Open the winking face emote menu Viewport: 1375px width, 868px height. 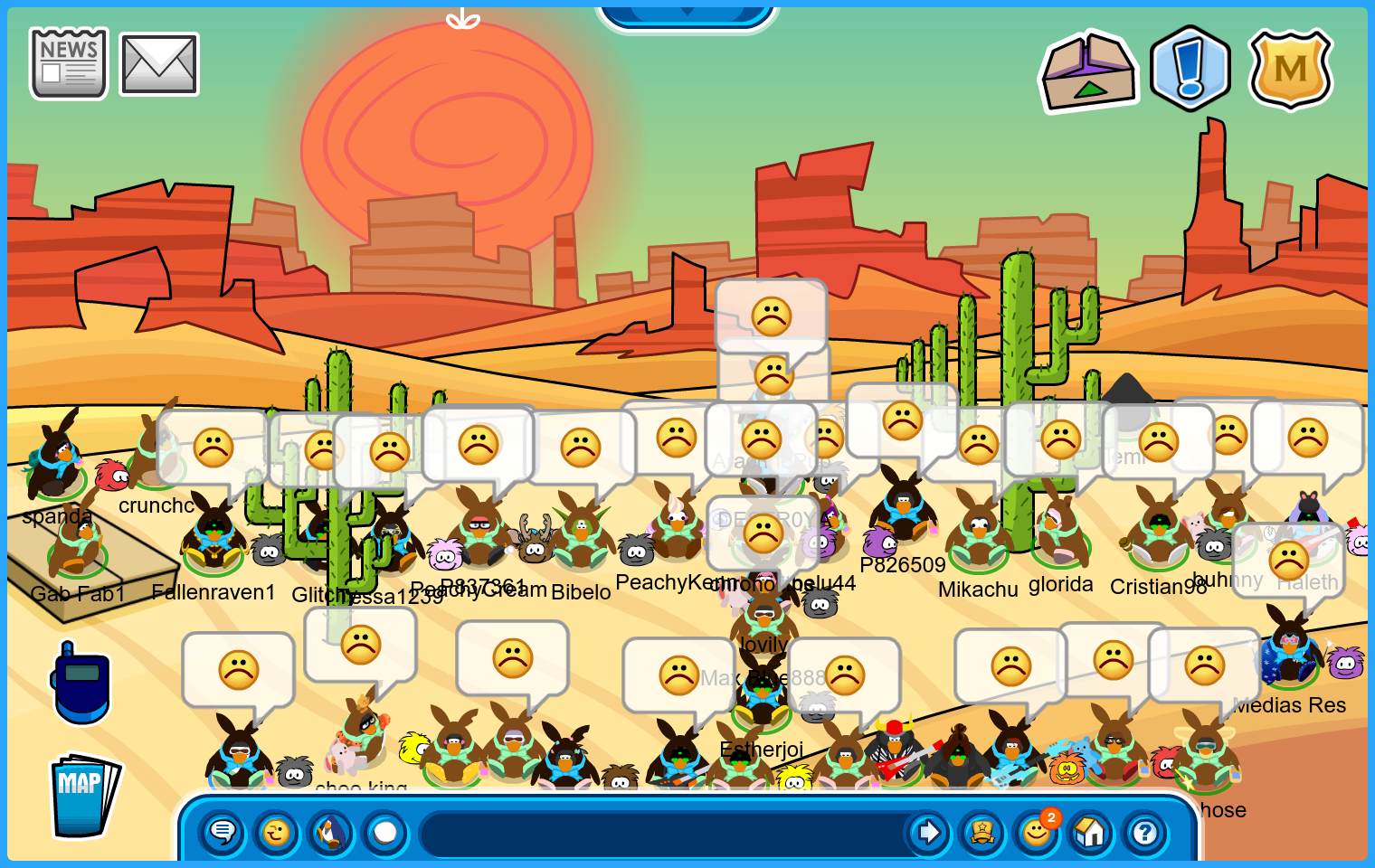point(277,832)
